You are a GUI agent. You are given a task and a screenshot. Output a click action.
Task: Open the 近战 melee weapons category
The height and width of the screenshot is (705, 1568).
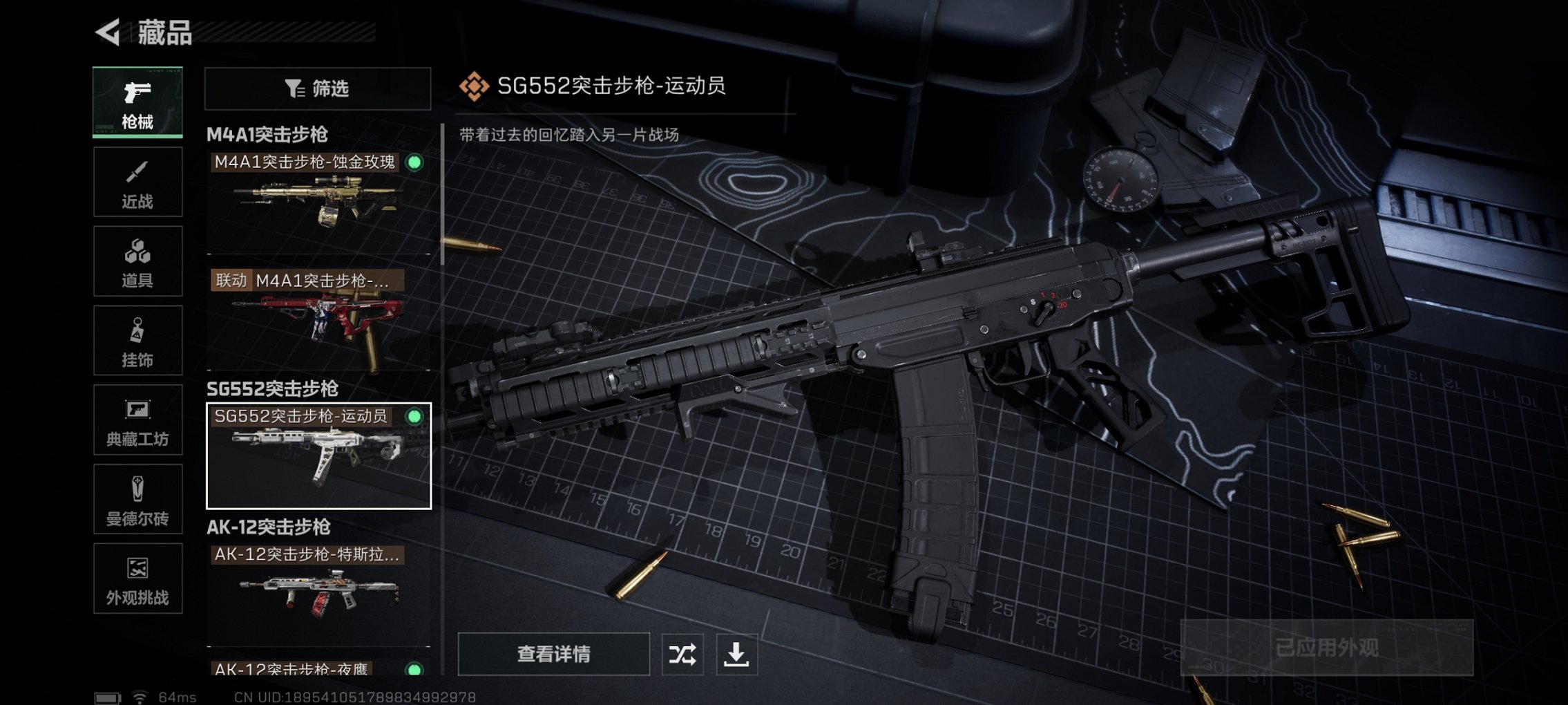137,181
